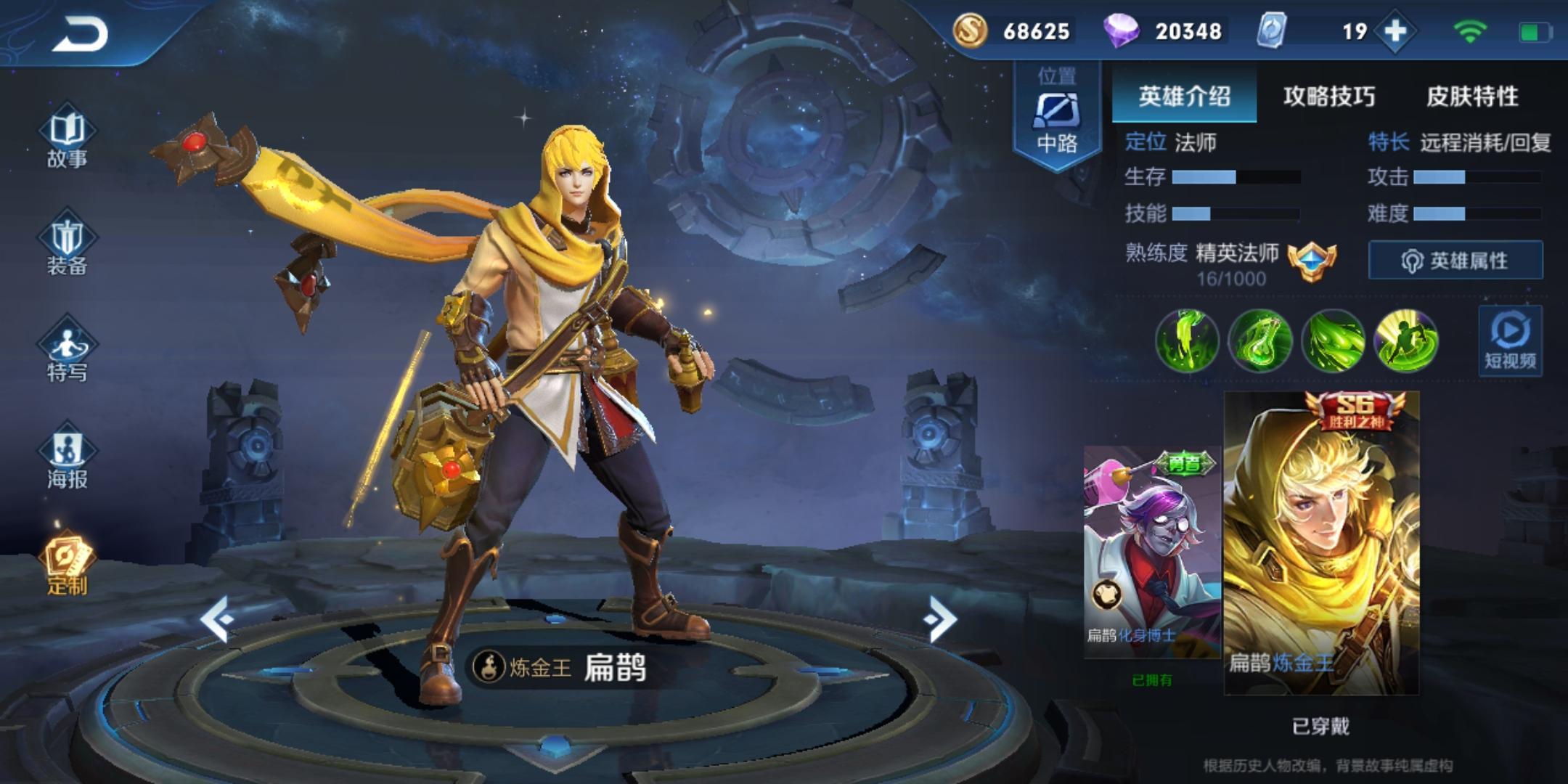Go back with the return arrow

80,34
